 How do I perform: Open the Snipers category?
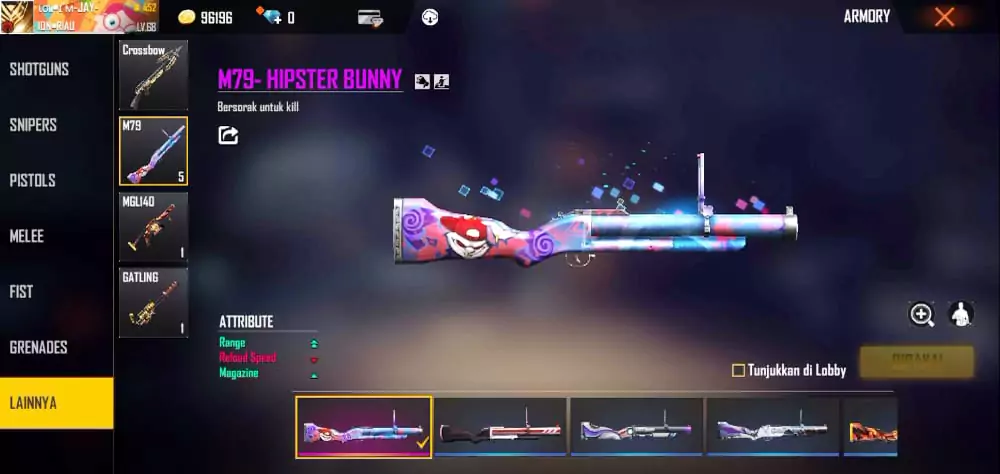[x=33, y=125]
